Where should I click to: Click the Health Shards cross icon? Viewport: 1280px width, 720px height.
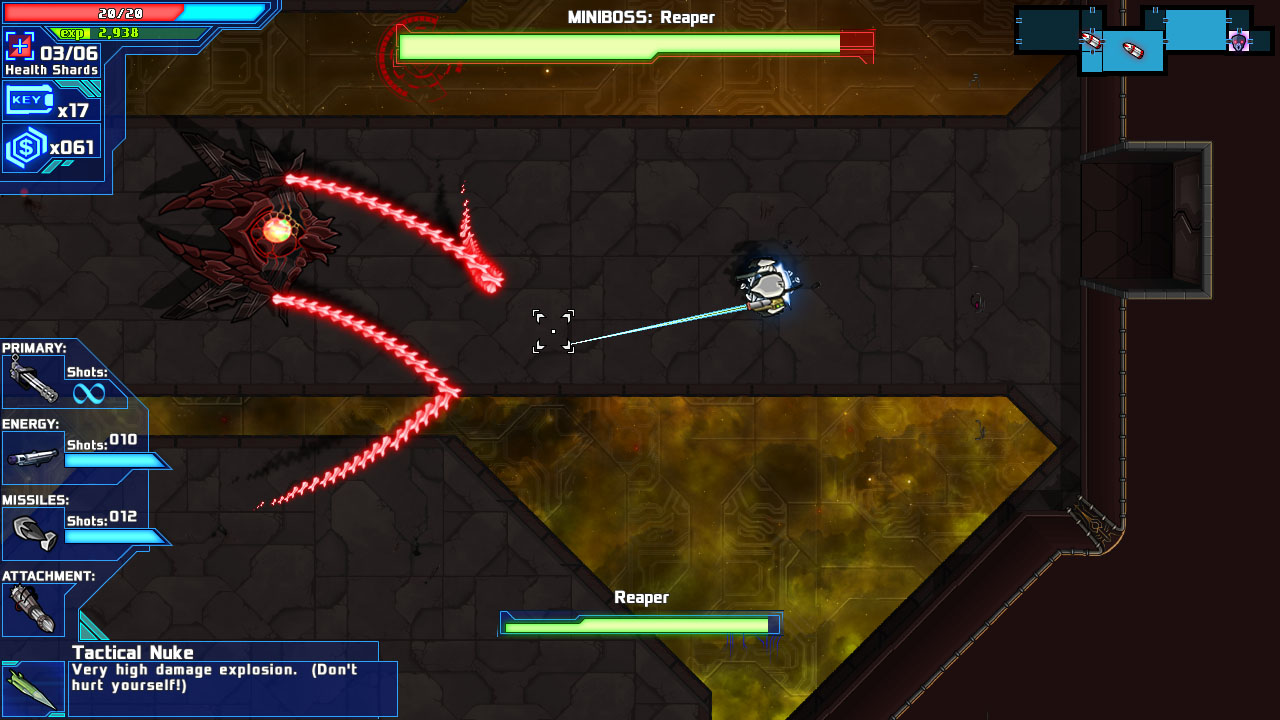(18, 45)
